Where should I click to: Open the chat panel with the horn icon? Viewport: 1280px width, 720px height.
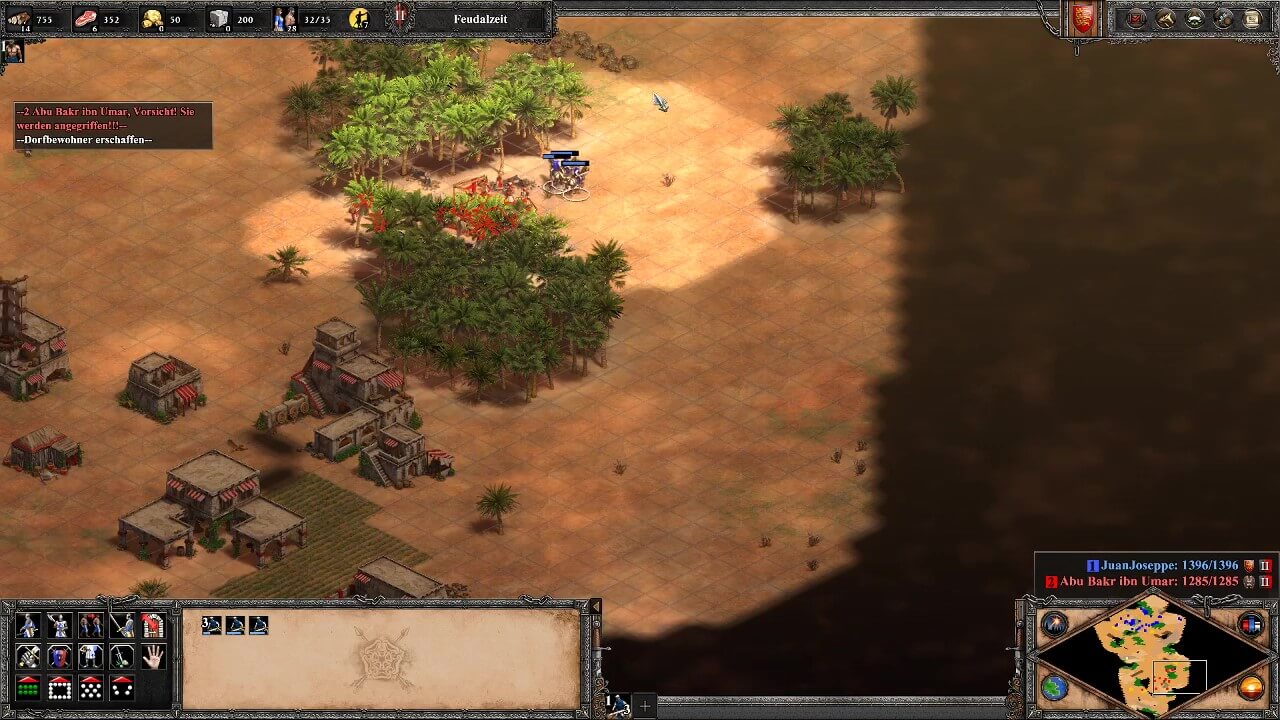coord(1164,18)
